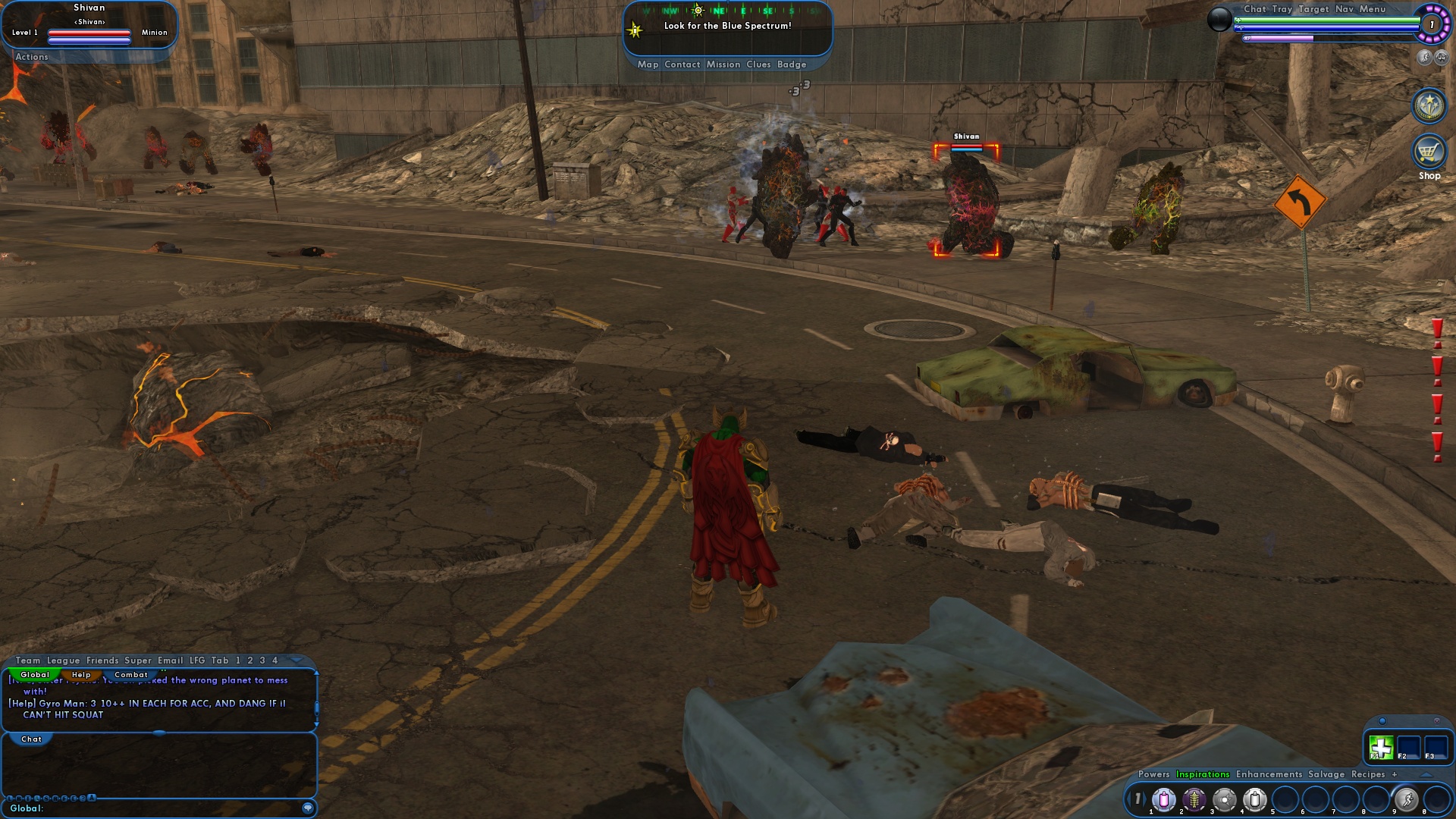Viewport: 1456px width, 819px height.
Task: Toggle the L channel filter button
Action: 8,798
